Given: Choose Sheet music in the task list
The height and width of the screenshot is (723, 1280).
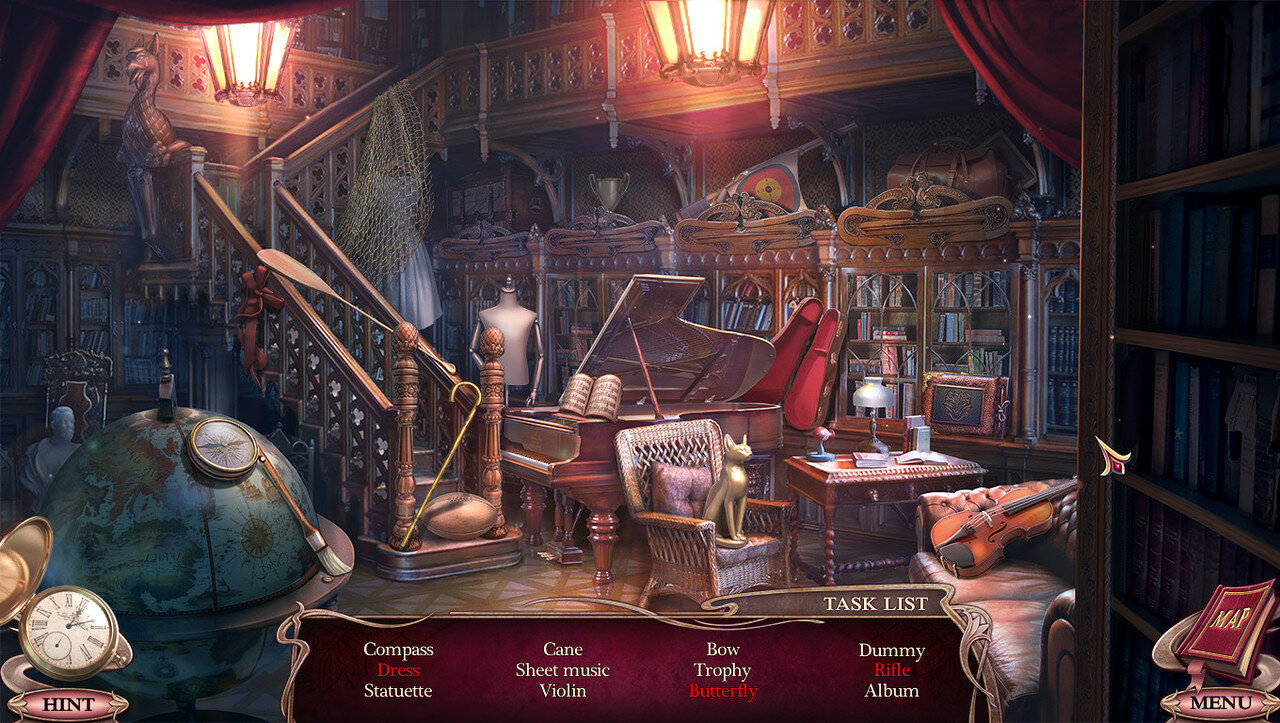Looking at the screenshot, I should click(562, 670).
